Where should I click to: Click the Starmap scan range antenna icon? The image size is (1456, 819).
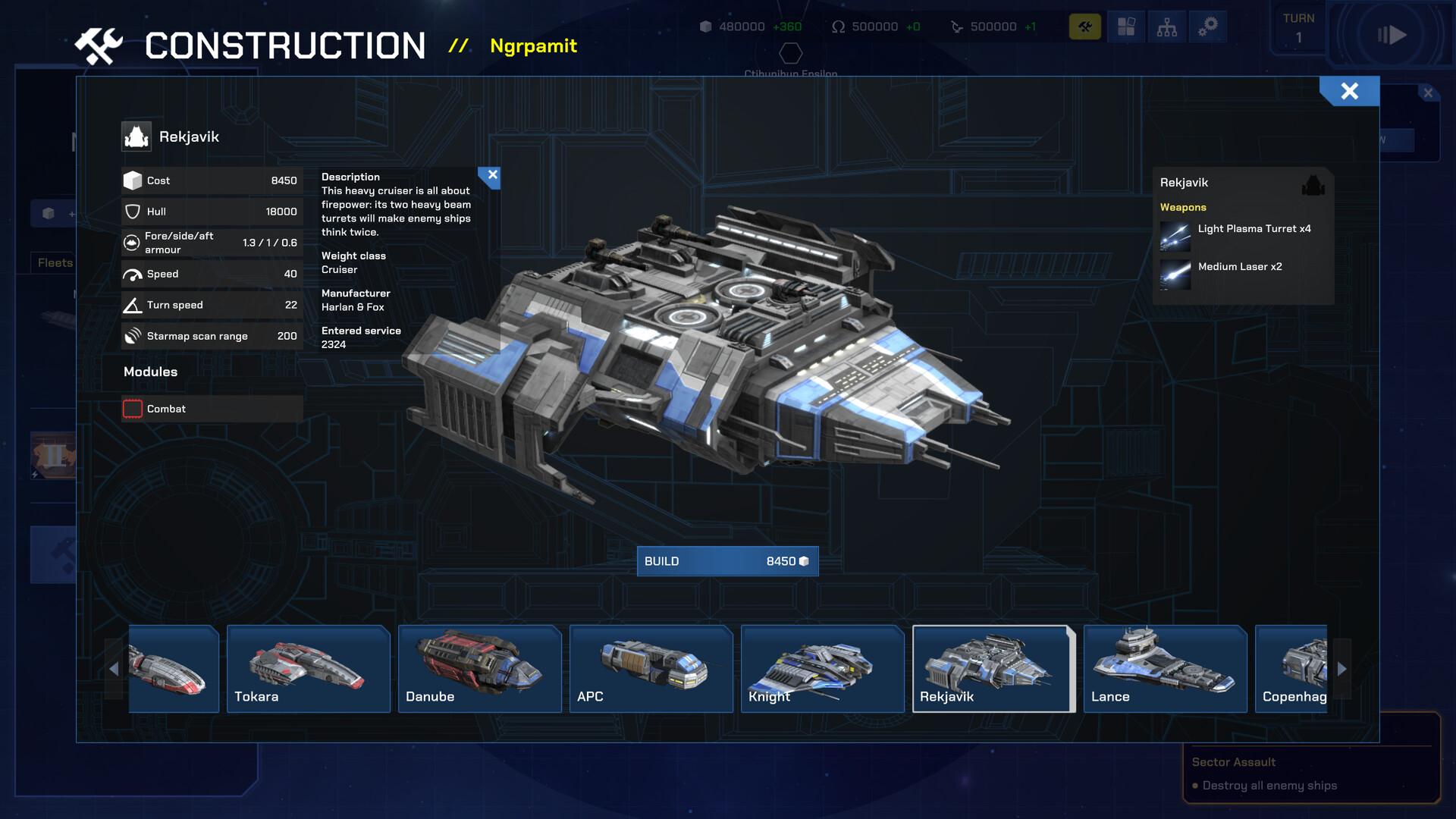134,335
